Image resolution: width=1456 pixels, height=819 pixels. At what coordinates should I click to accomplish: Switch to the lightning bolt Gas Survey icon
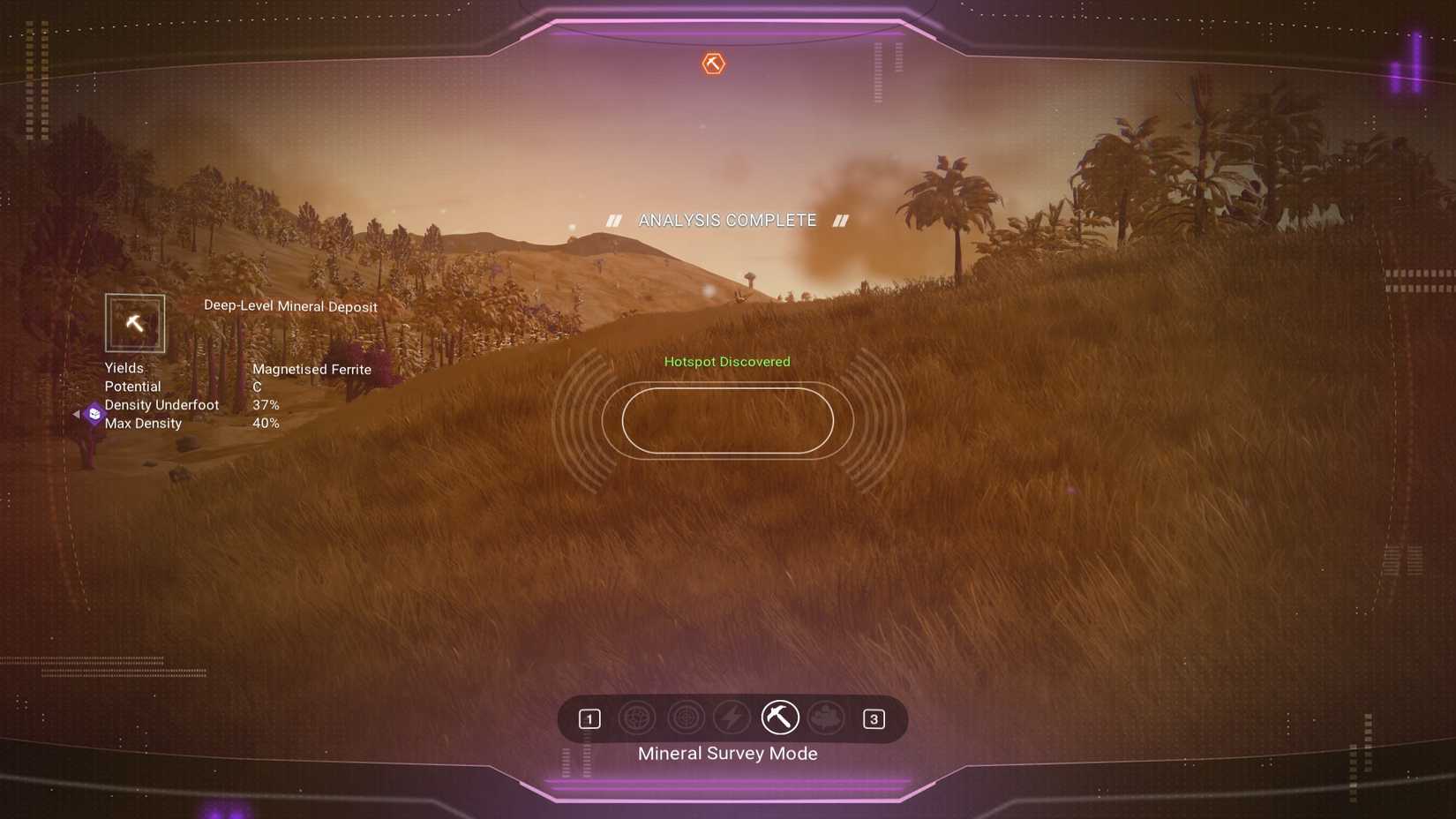click(x=731, y=718)
